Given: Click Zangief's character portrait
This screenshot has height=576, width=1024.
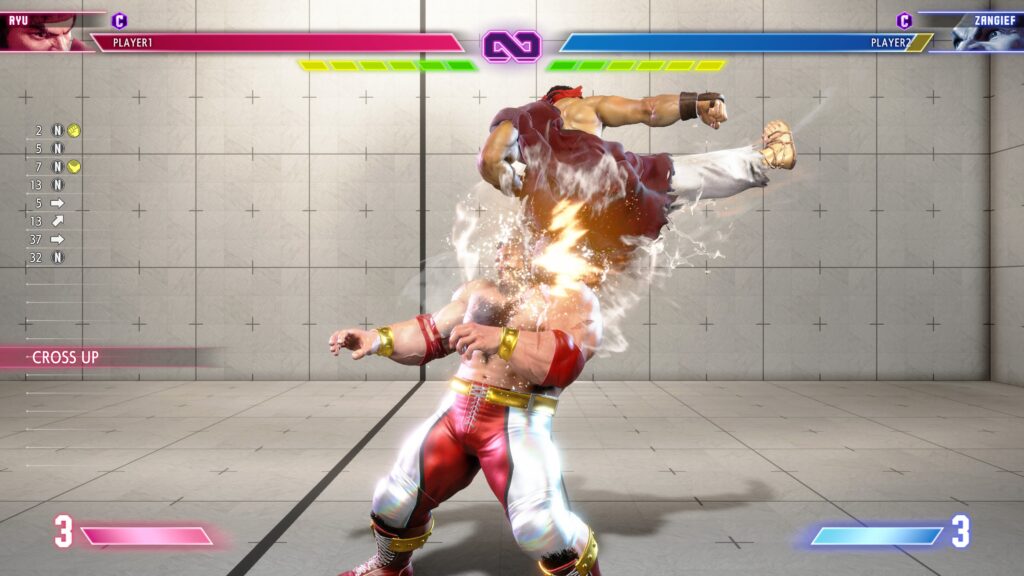Looking at the screenshot, I should click(985, 32).
